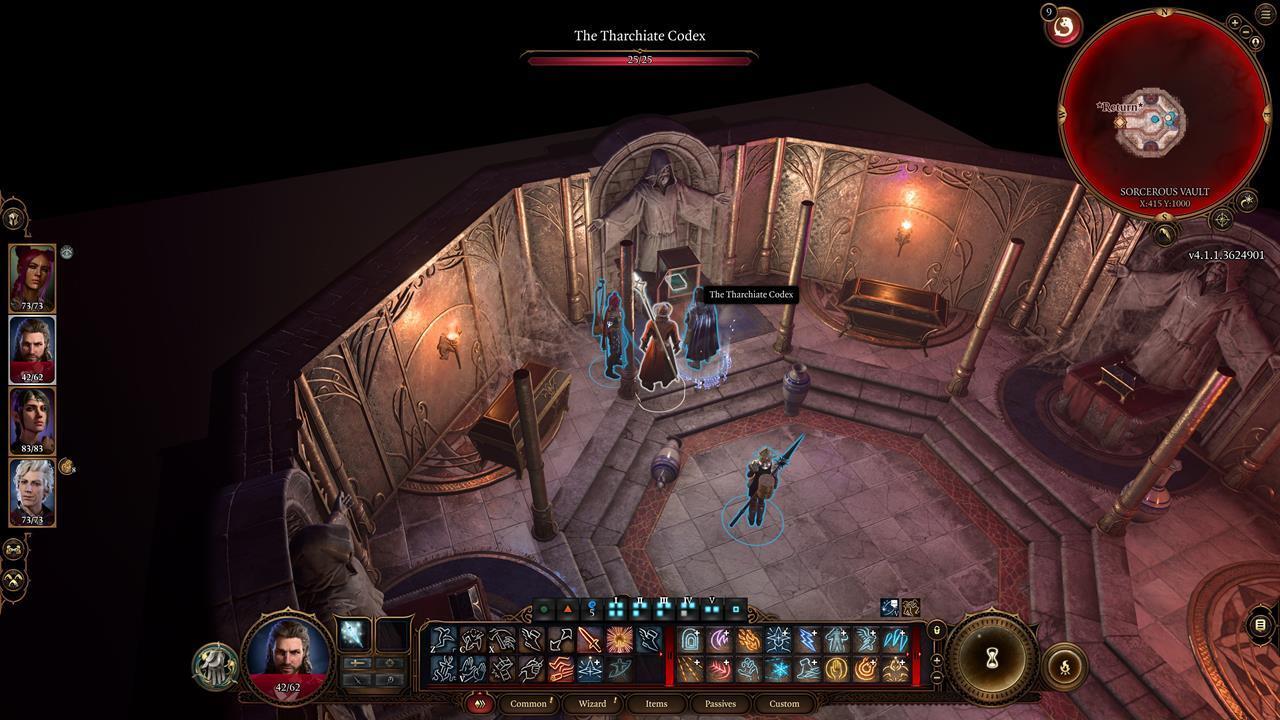Select the lightning bolt spell icon

[806, 637]
